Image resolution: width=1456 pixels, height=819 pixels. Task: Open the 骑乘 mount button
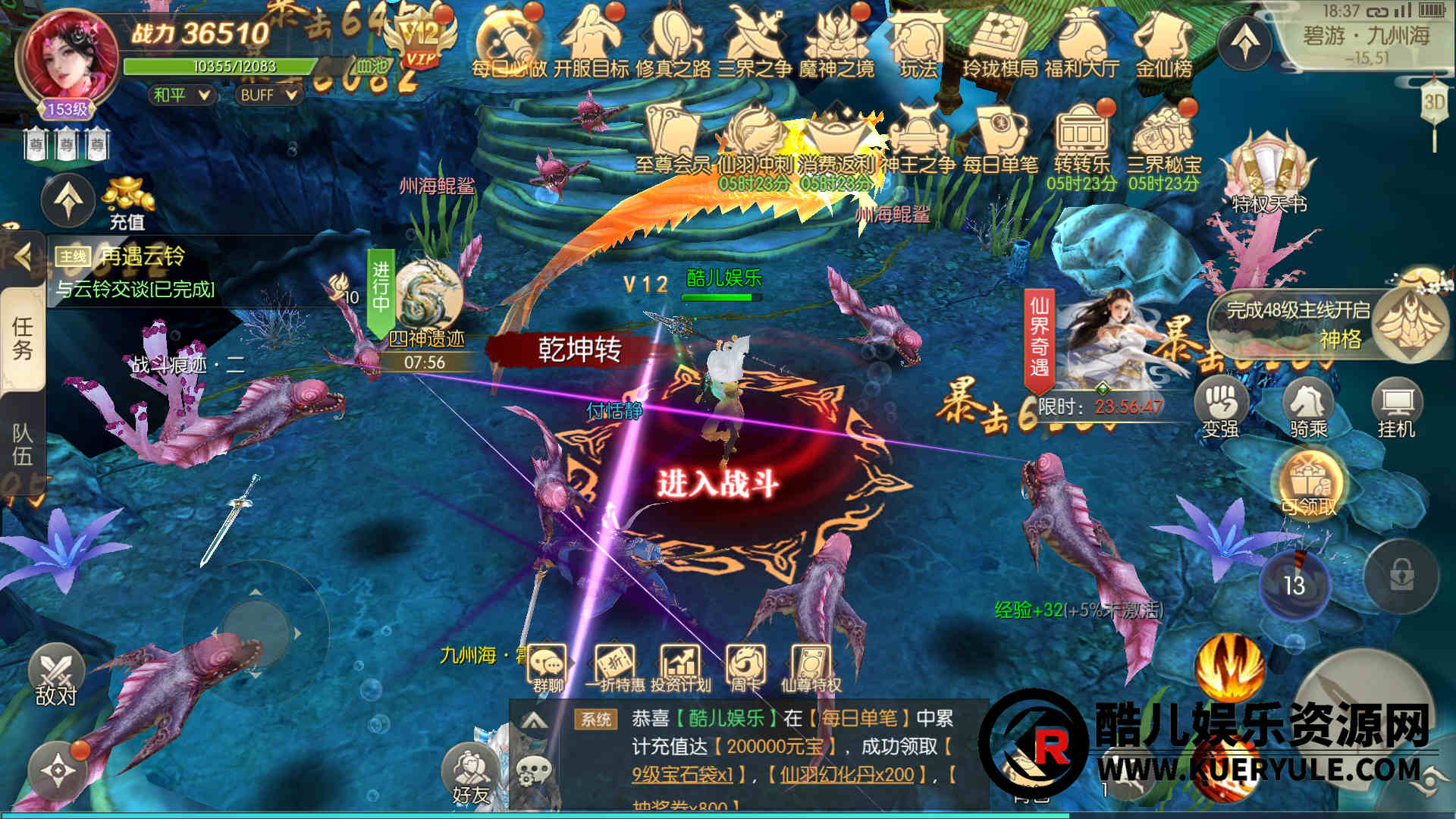[x=1308, y=409]
